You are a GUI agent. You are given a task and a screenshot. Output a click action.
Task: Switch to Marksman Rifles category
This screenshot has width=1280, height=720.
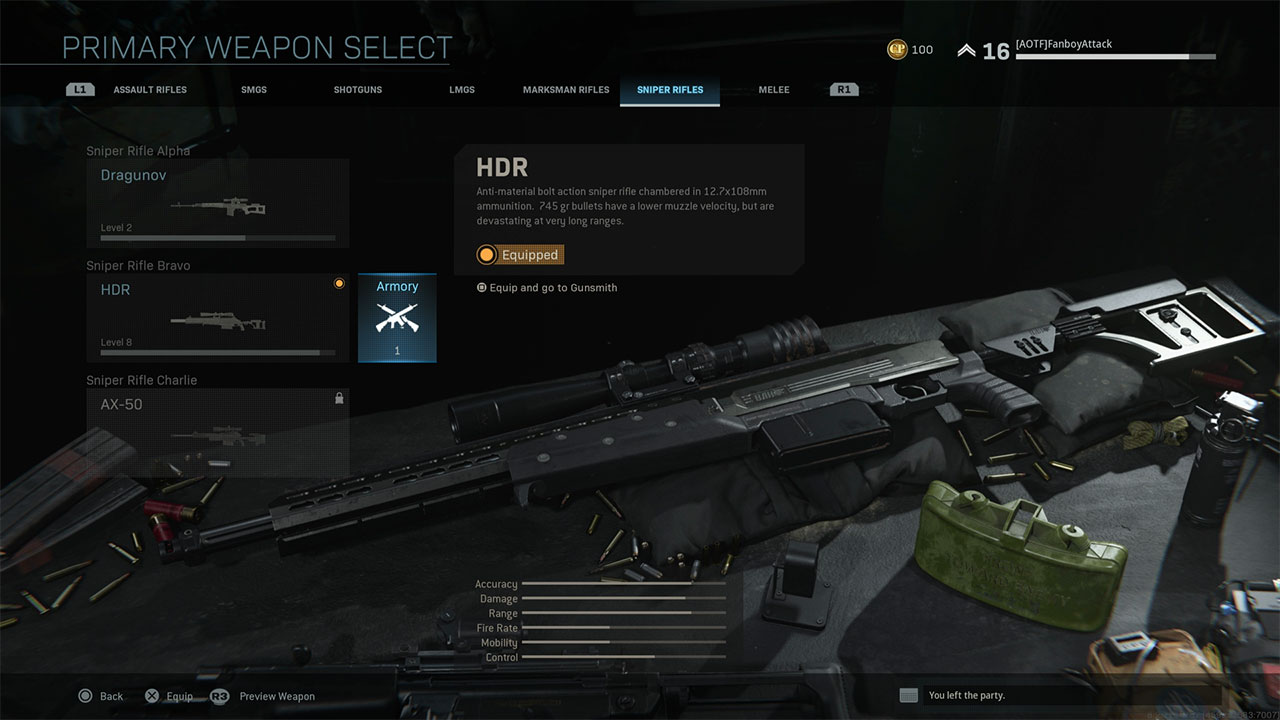tap(566, 90)
